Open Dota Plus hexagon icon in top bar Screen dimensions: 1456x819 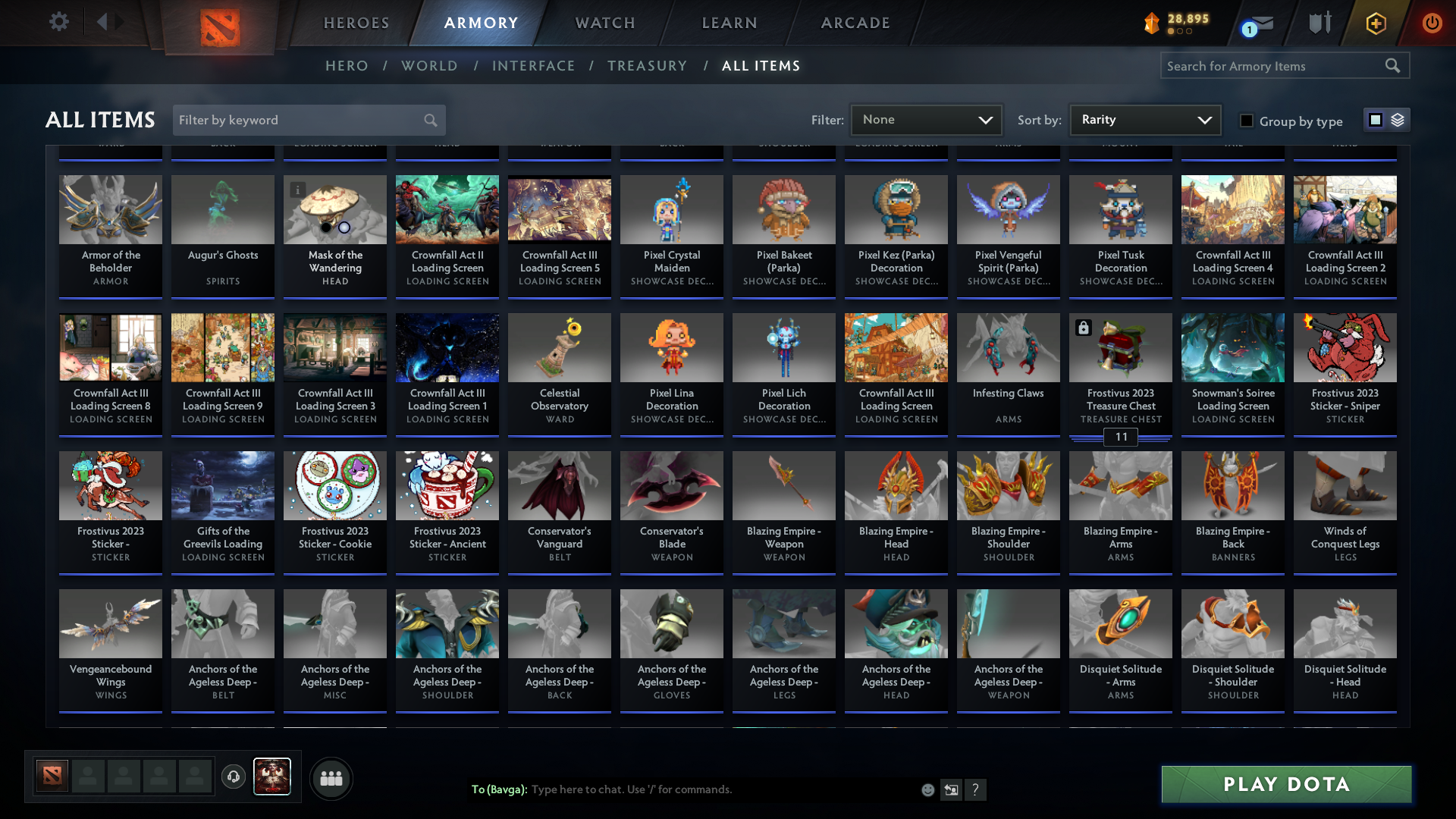1376,24
